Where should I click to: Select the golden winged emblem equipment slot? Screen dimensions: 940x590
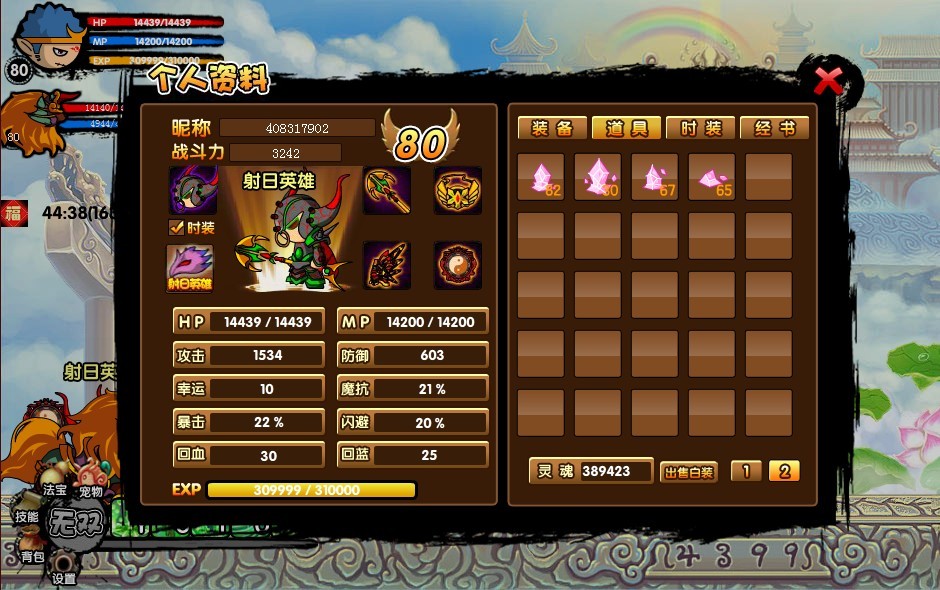(458, 190)
